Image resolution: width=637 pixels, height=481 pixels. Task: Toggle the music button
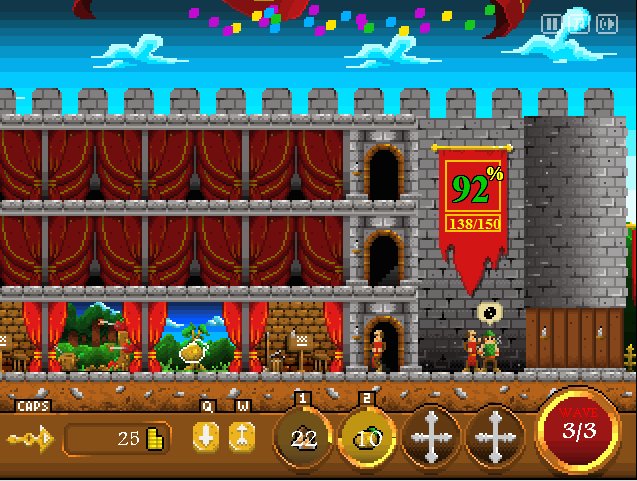pos(578,23)
